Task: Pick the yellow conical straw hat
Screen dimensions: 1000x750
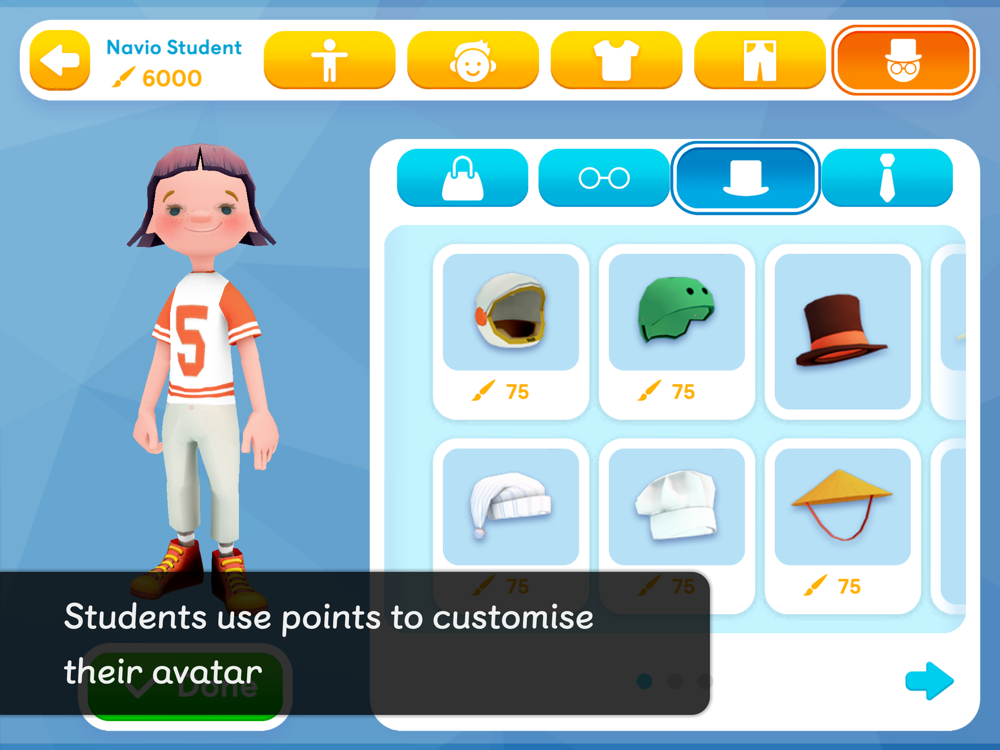Action: click(843, 505)
